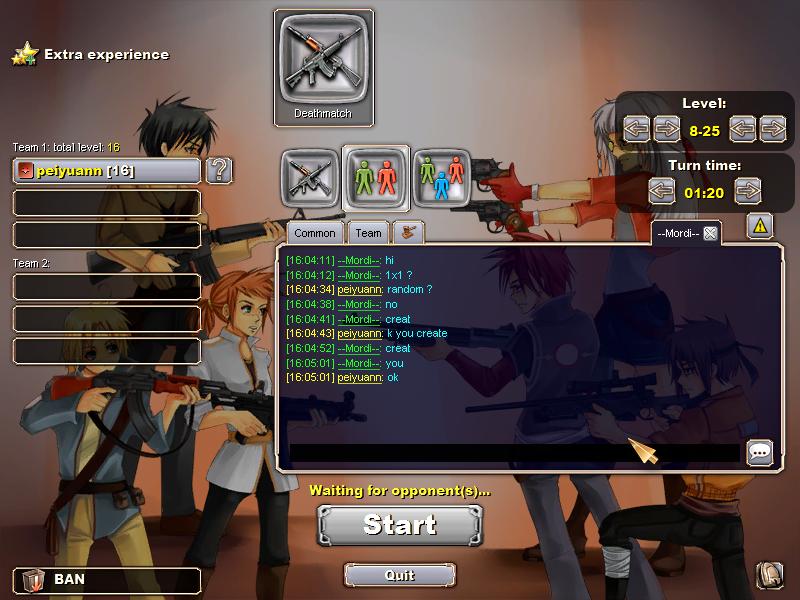Screen dimensions: 800x600
Task: Increase the turn time with right arrow
Action: point(747,190)
